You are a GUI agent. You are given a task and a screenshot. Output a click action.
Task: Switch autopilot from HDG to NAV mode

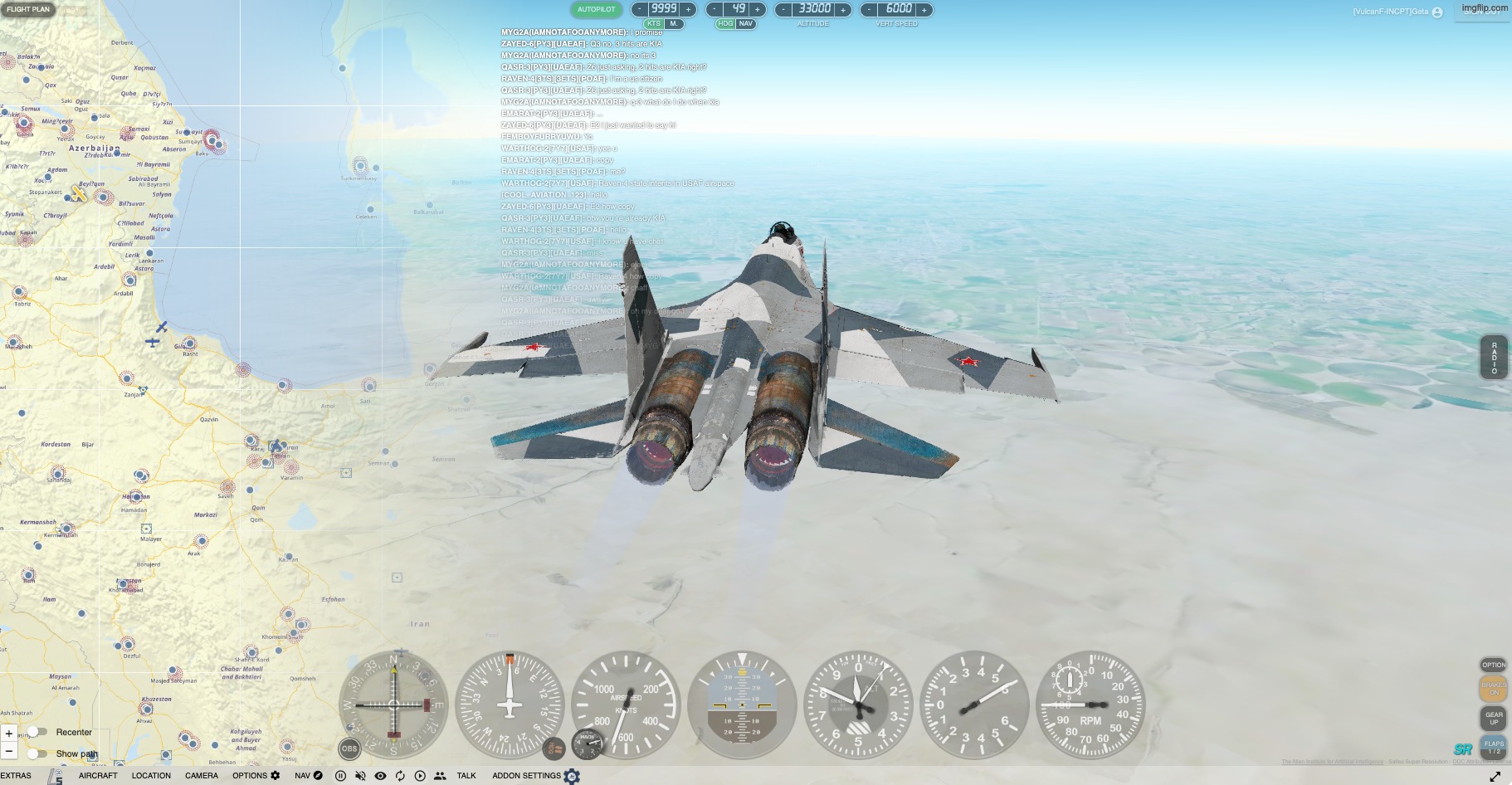click(744, 24)
